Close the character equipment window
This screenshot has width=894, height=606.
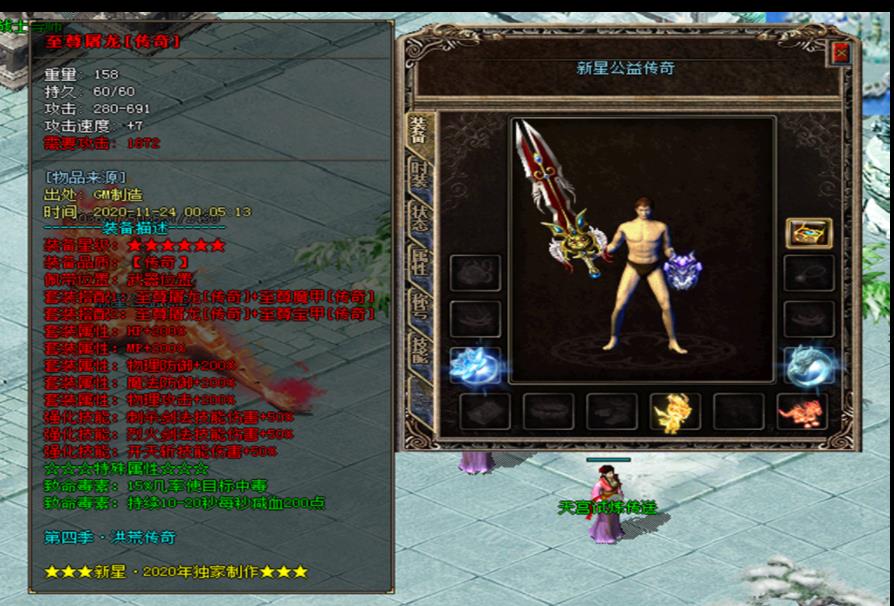click(x=841, y=54)
